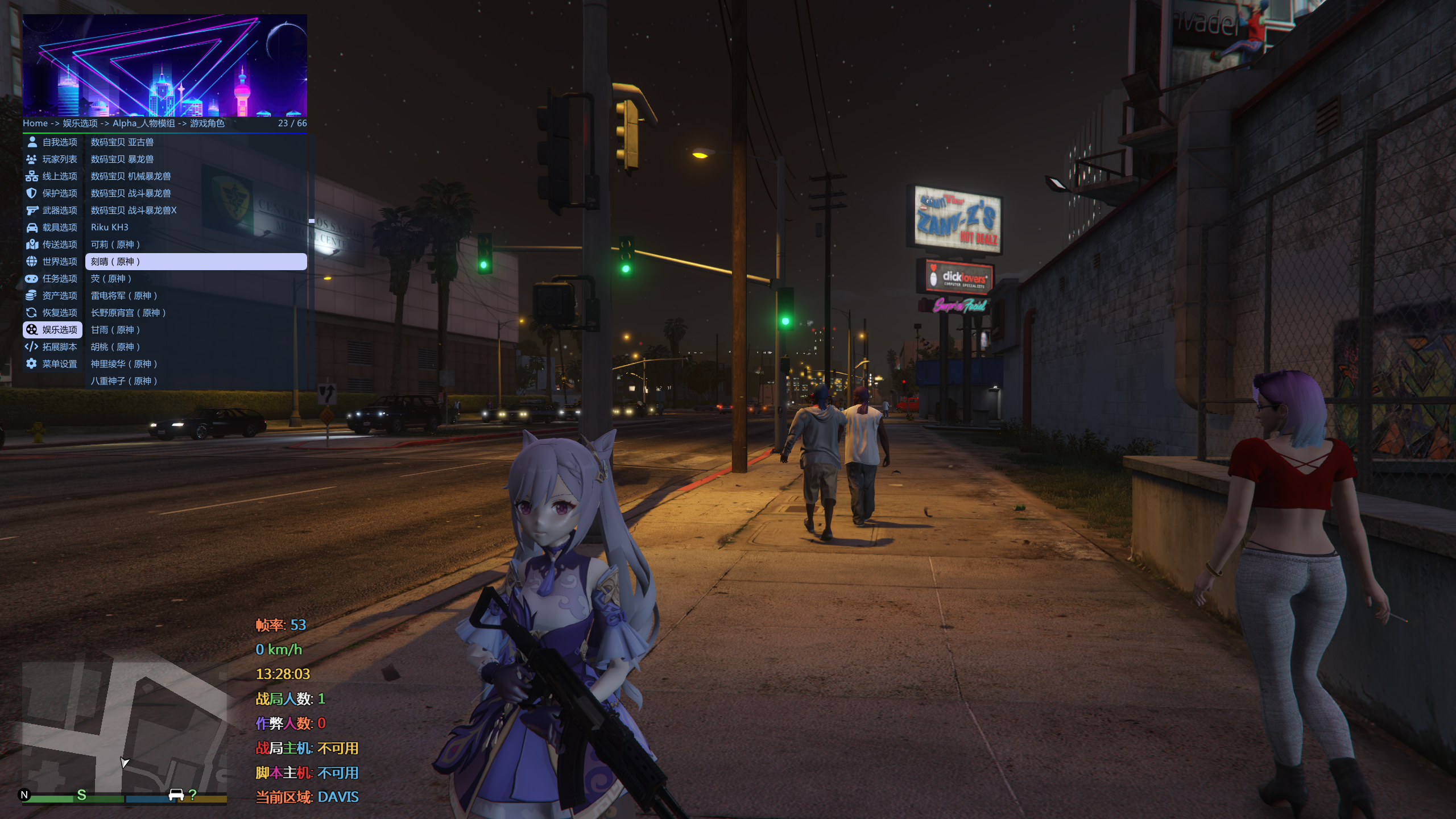Show the 恢复选项 section
Viewport: 1456px width, 819px height.
click(x=52, y=313)
